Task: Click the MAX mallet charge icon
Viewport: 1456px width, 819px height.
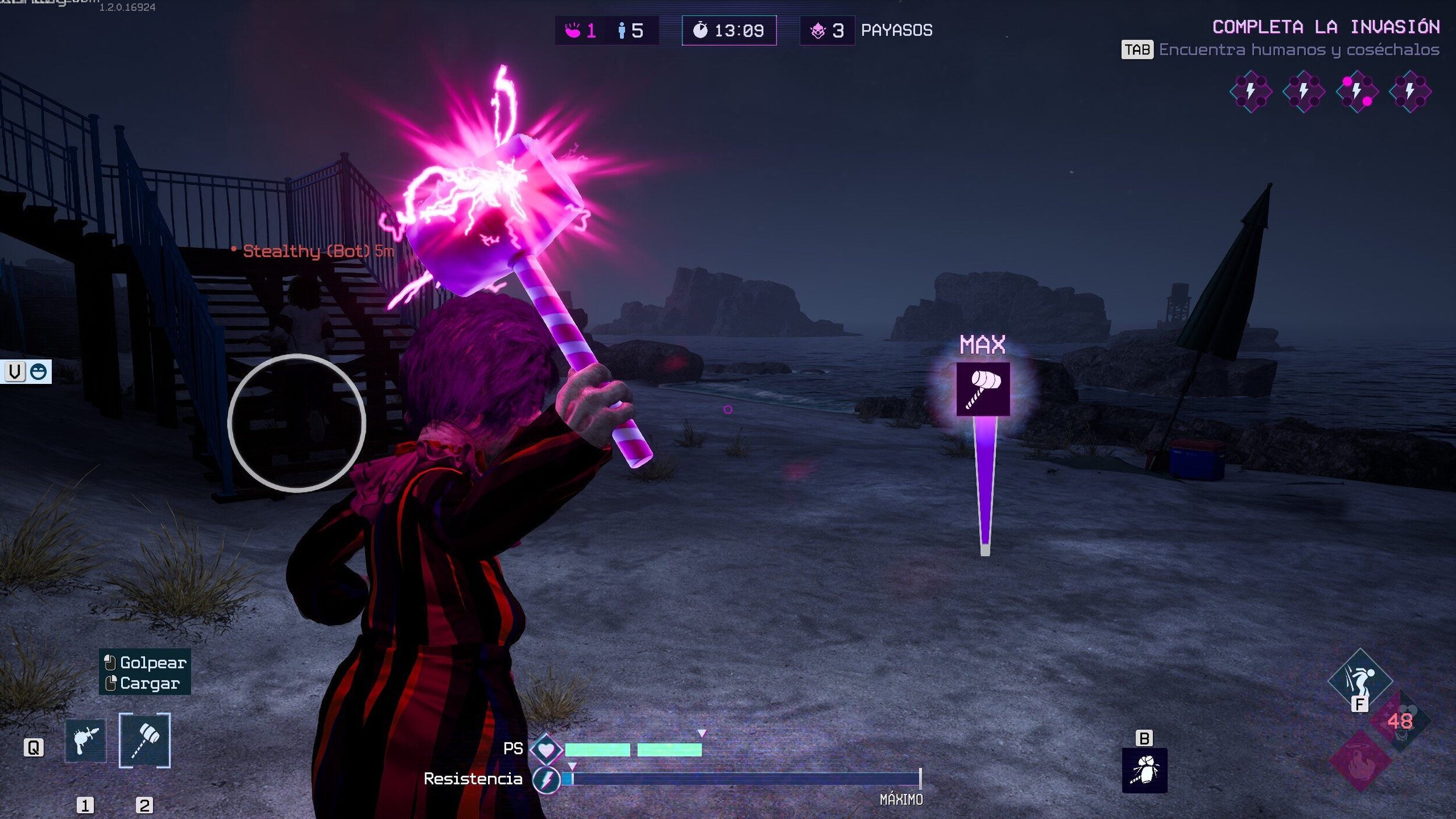Action: tap(983, 389)
